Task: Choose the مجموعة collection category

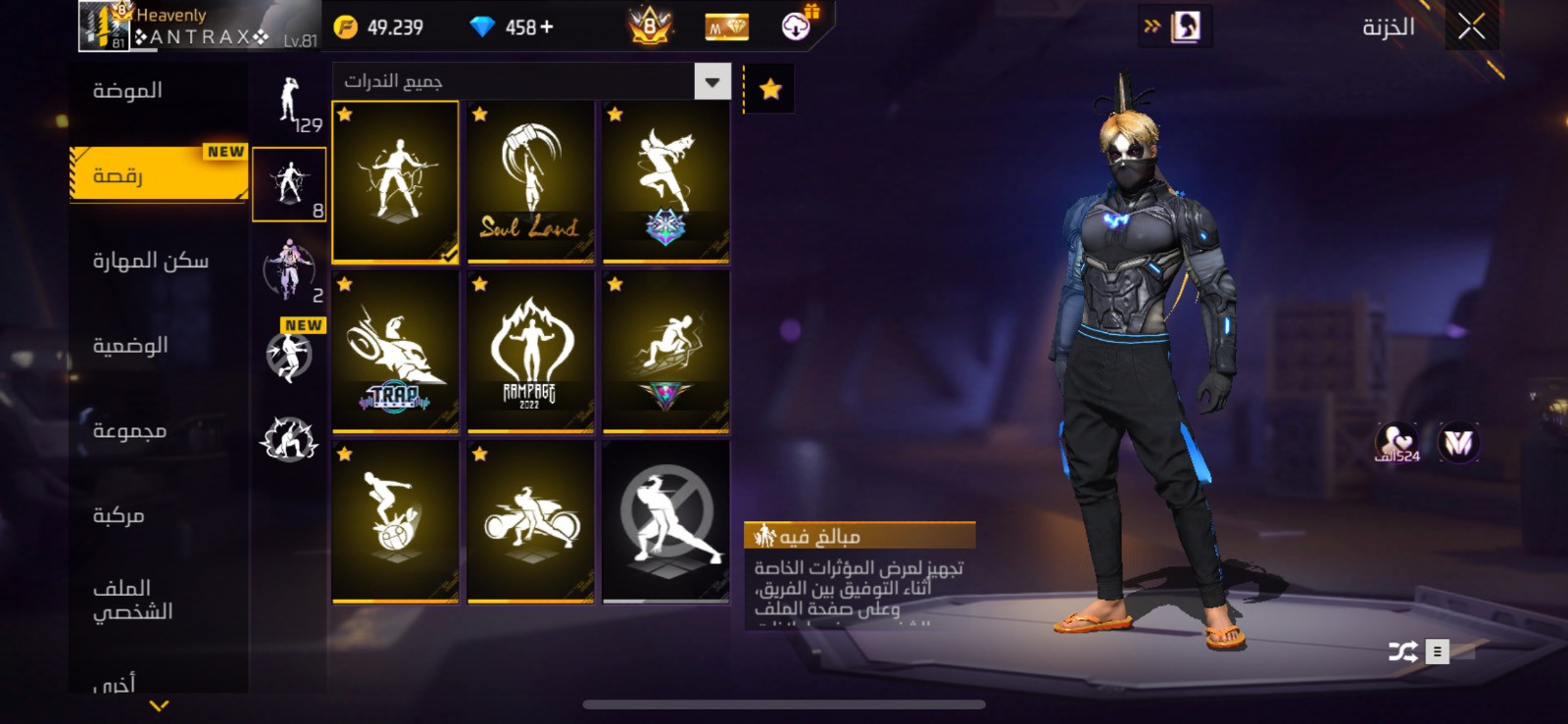Action: click(129, 430)
